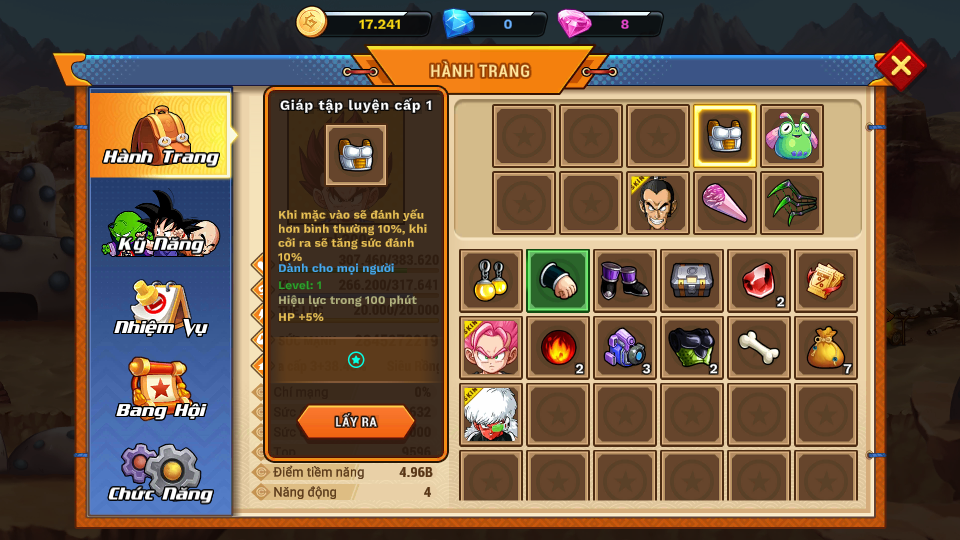Go to the Chức Năng tab
The width and height of the screenshot is (960, 540).
click(x=161, y=472)
